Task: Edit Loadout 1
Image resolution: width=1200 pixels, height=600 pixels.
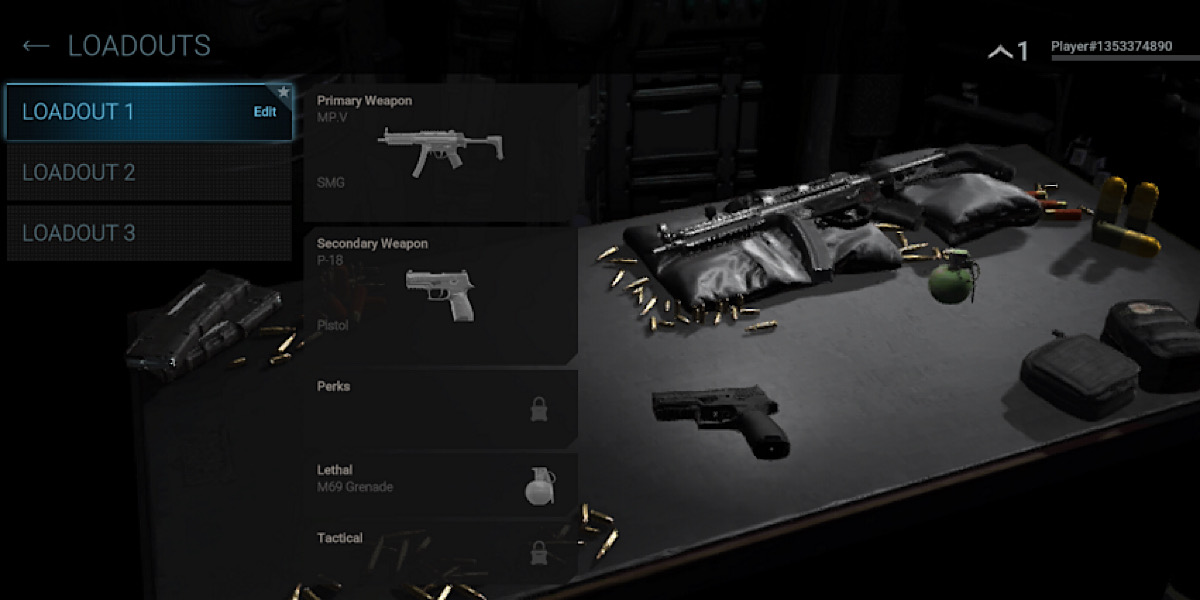Action: pos(265,112)
